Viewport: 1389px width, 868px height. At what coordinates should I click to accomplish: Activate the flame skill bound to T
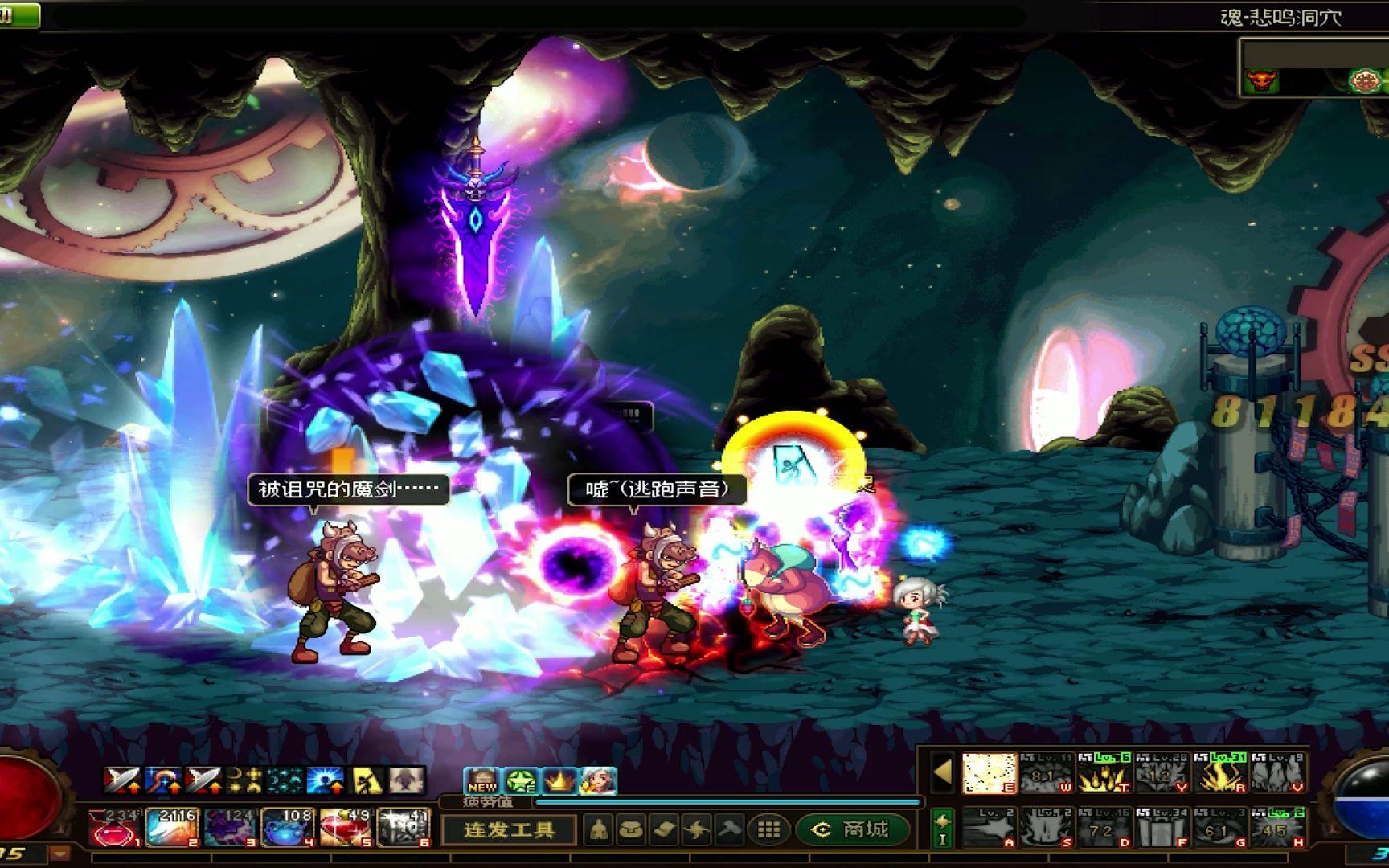1104,772
